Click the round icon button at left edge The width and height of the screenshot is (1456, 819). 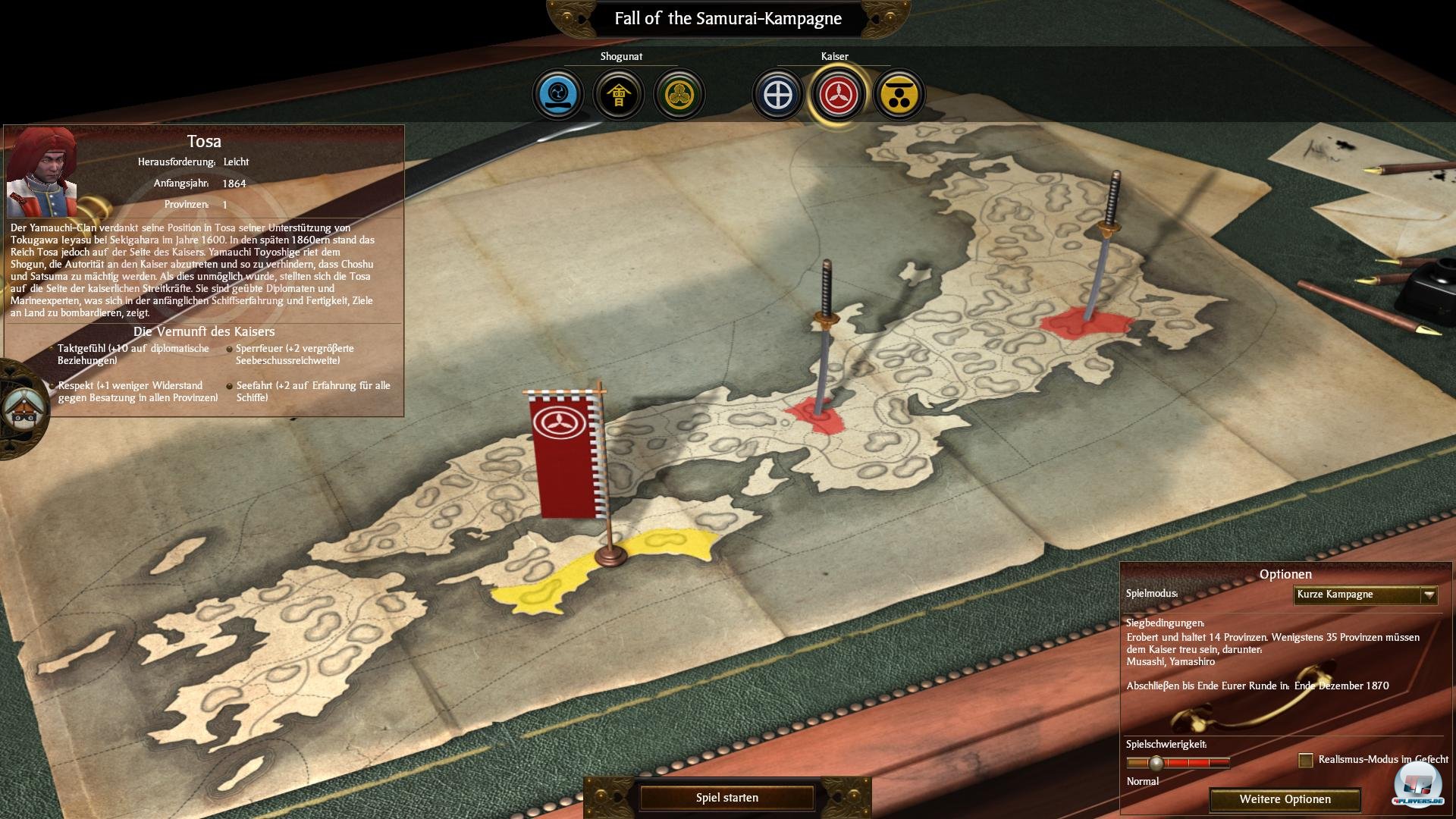(x=21, y=409)
